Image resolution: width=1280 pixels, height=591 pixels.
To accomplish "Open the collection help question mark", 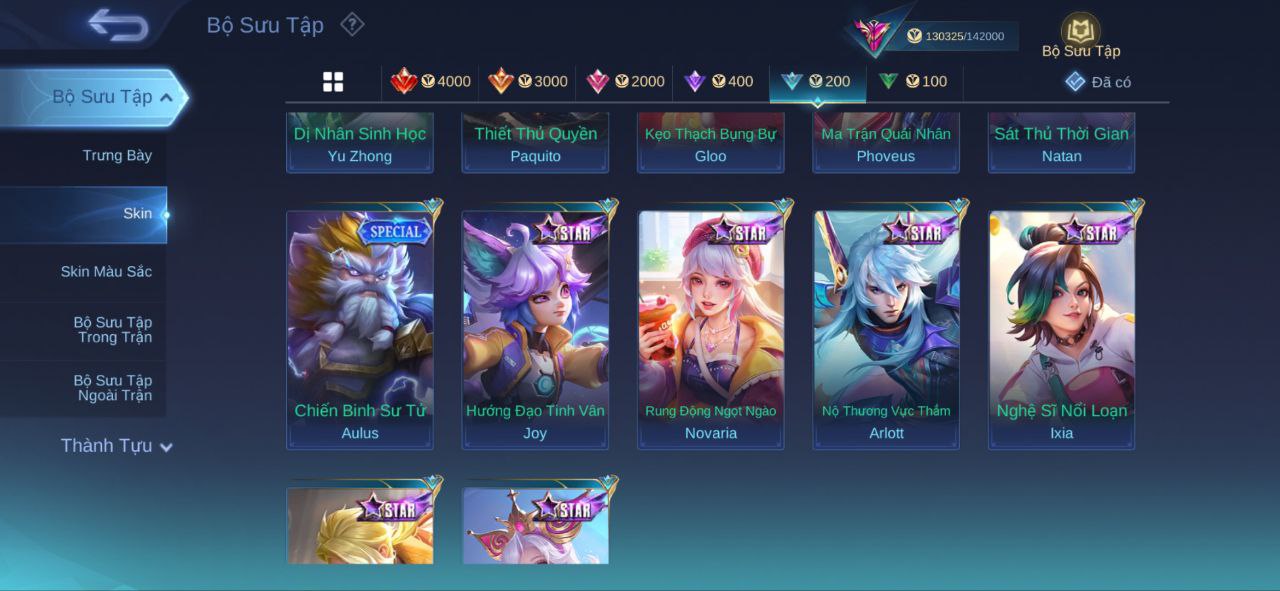I will tap(352, 24).
